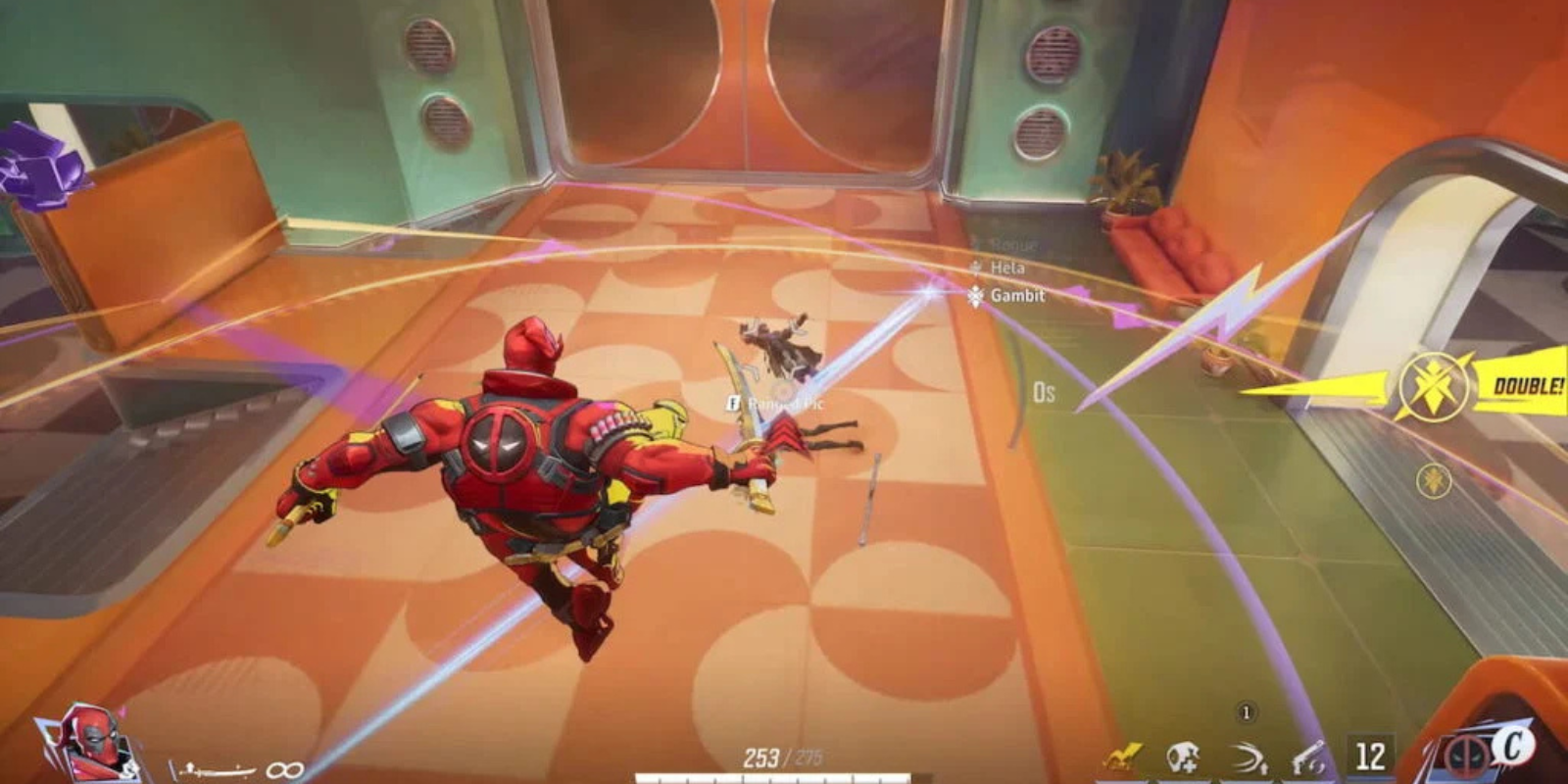The height and width of the screenshot is (784, 1568).
Task: Click the Gambit snowflake kill feed icon
Action: click(x=976, y=295)
